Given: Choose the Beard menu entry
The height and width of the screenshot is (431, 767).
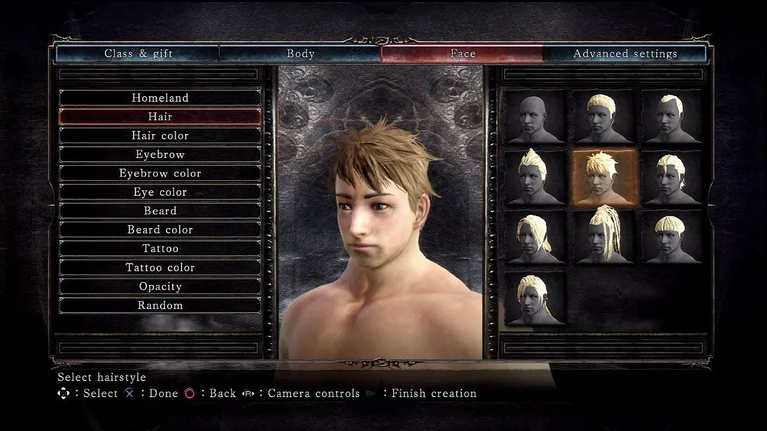Looking at the screenshot, I should point(160,211).
